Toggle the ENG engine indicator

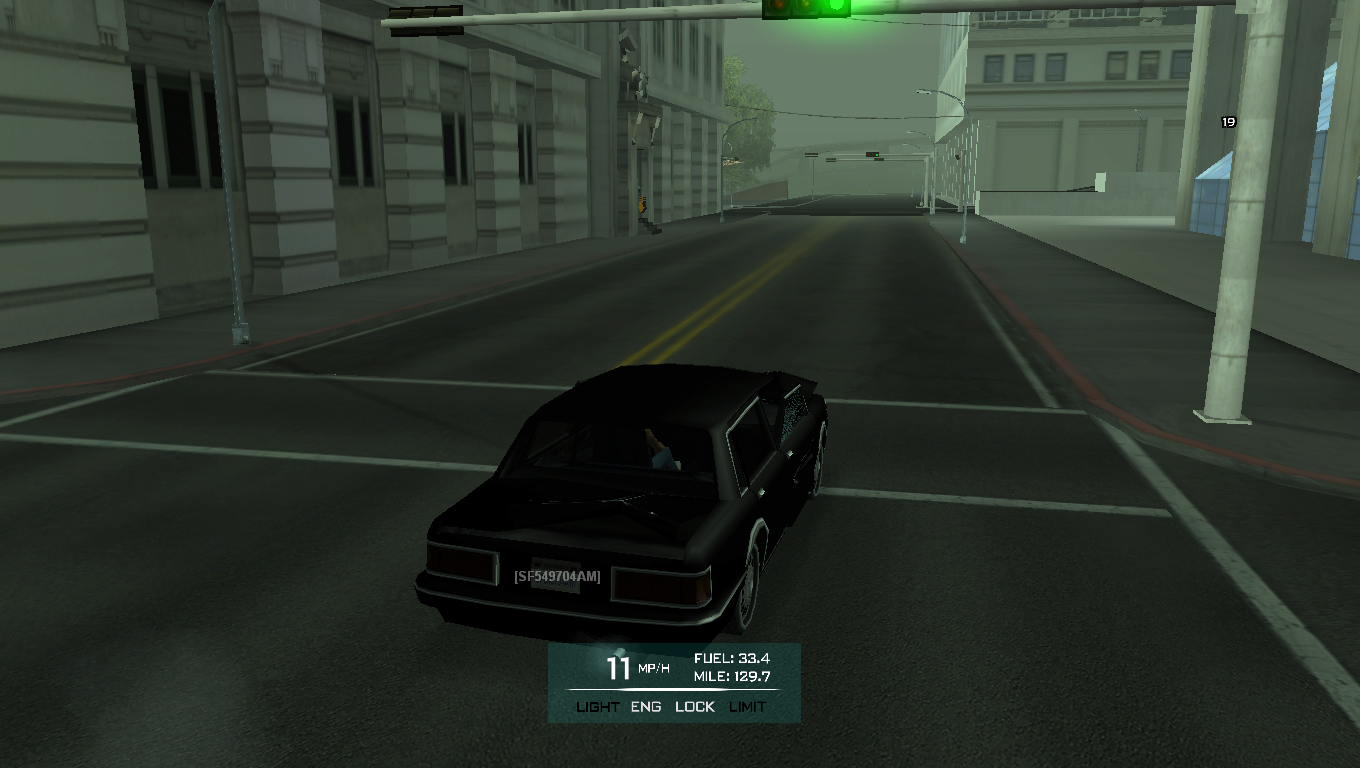coord(646,706)
